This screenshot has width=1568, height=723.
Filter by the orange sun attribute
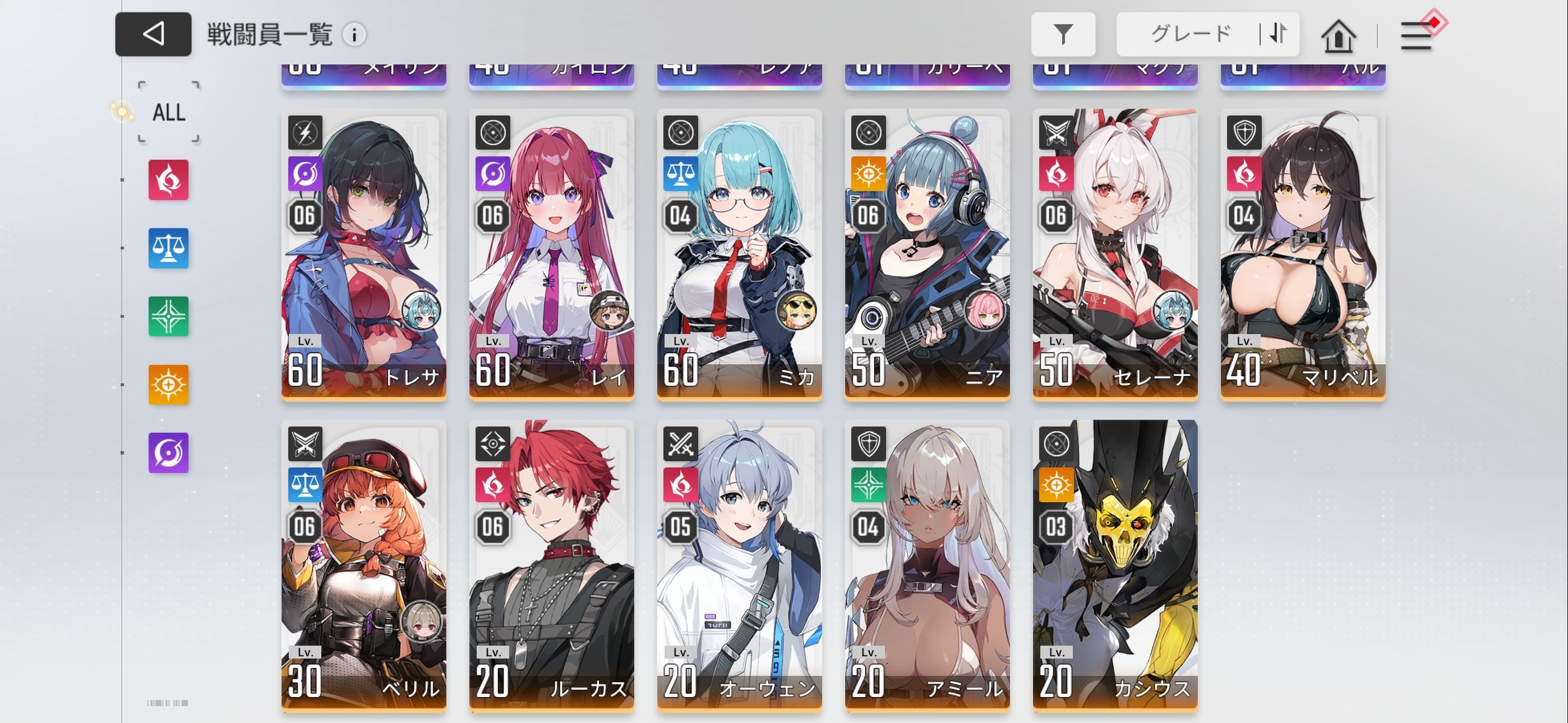(x=169, y=384)
